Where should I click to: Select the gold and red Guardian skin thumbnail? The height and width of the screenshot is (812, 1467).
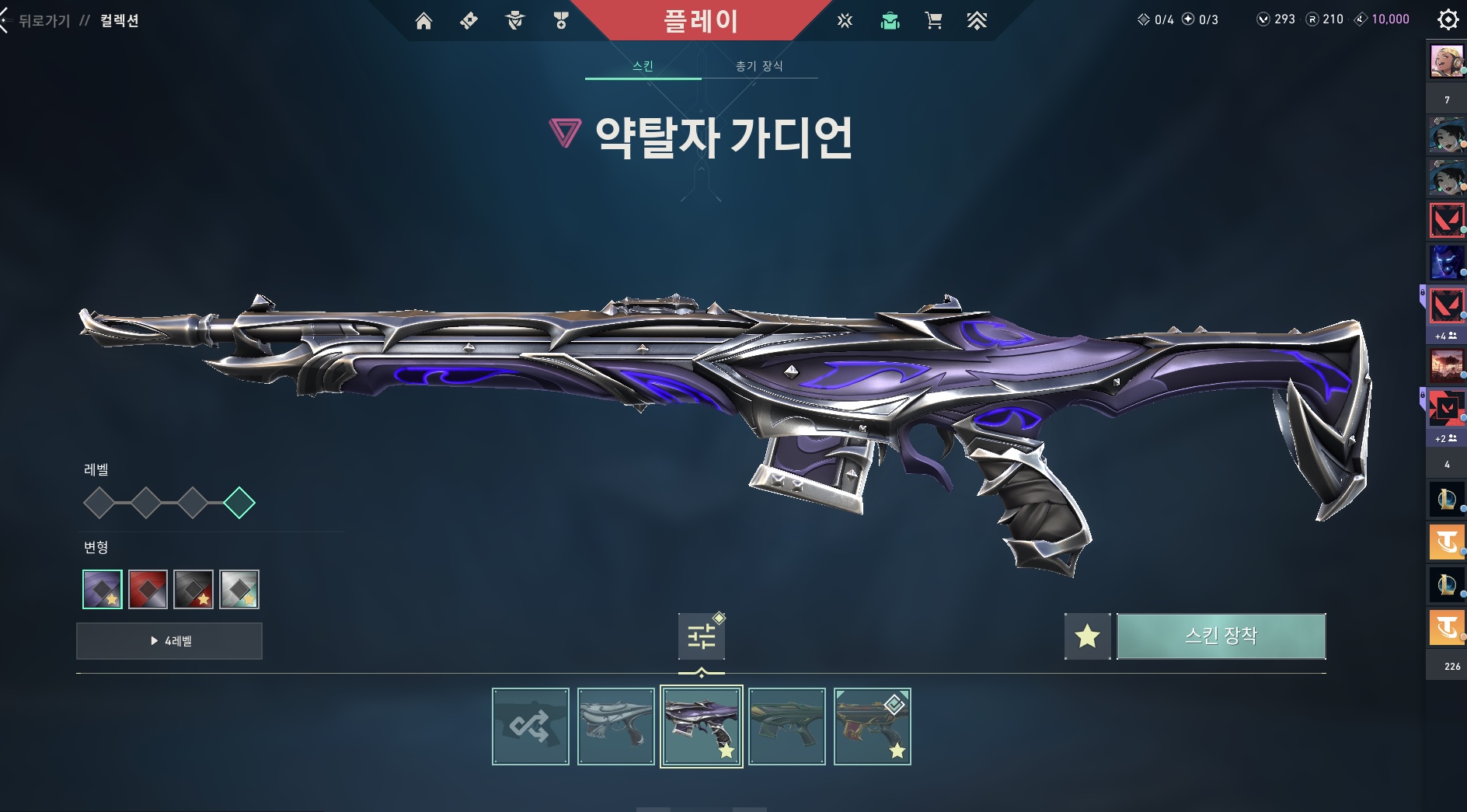coord(872,727)
